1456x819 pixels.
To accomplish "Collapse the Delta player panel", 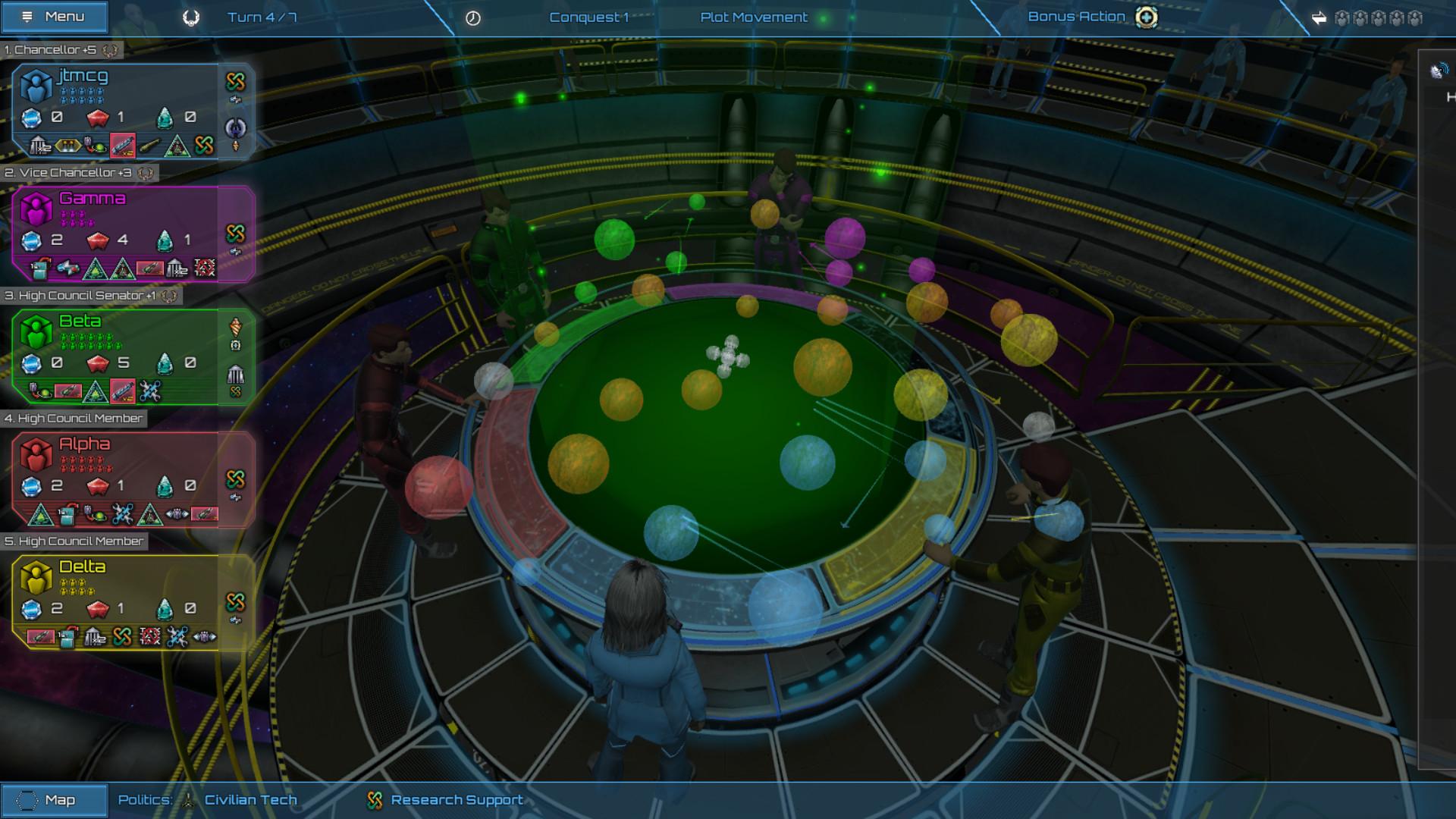I will point(74,541).
